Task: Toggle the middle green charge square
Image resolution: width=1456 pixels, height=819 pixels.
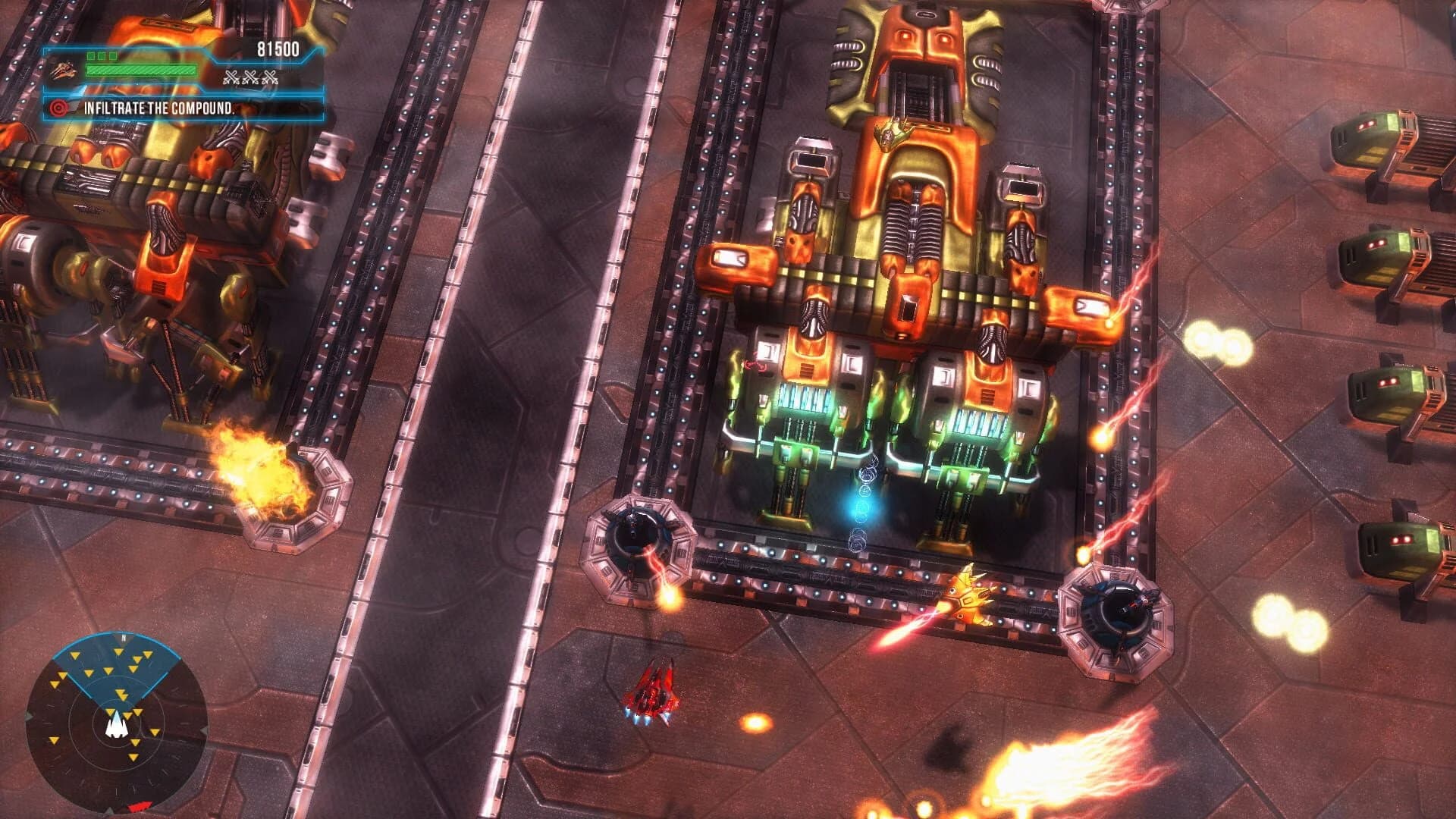Action: 100,56
